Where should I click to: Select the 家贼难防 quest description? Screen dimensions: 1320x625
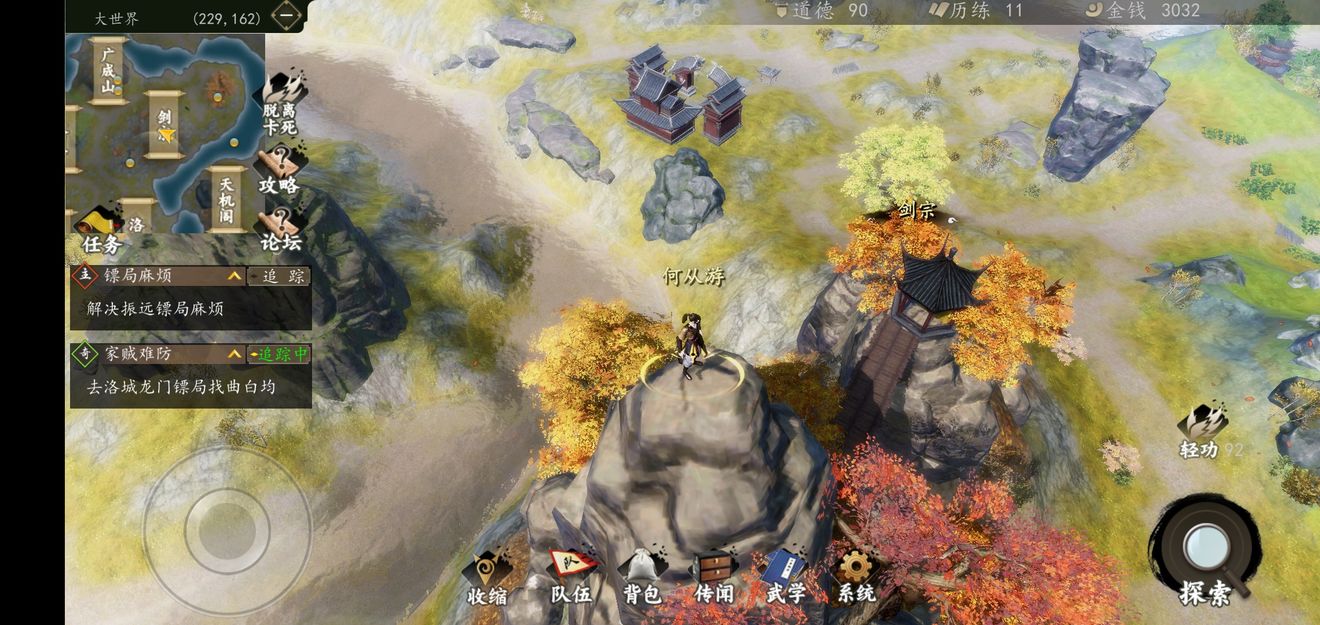point(181,386)
